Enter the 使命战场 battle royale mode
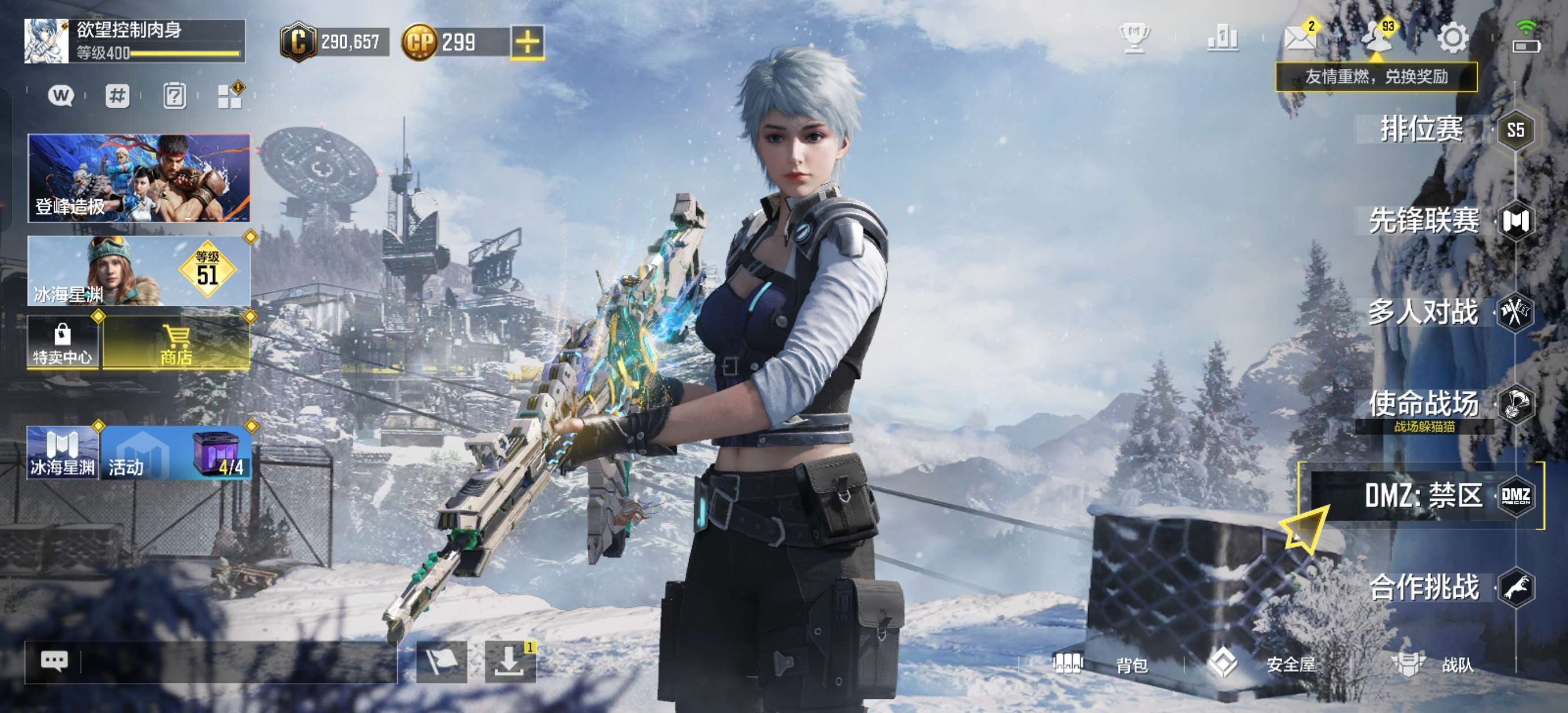The width and height of the screenshot is (1568, 713). (x=1424, y=404)
